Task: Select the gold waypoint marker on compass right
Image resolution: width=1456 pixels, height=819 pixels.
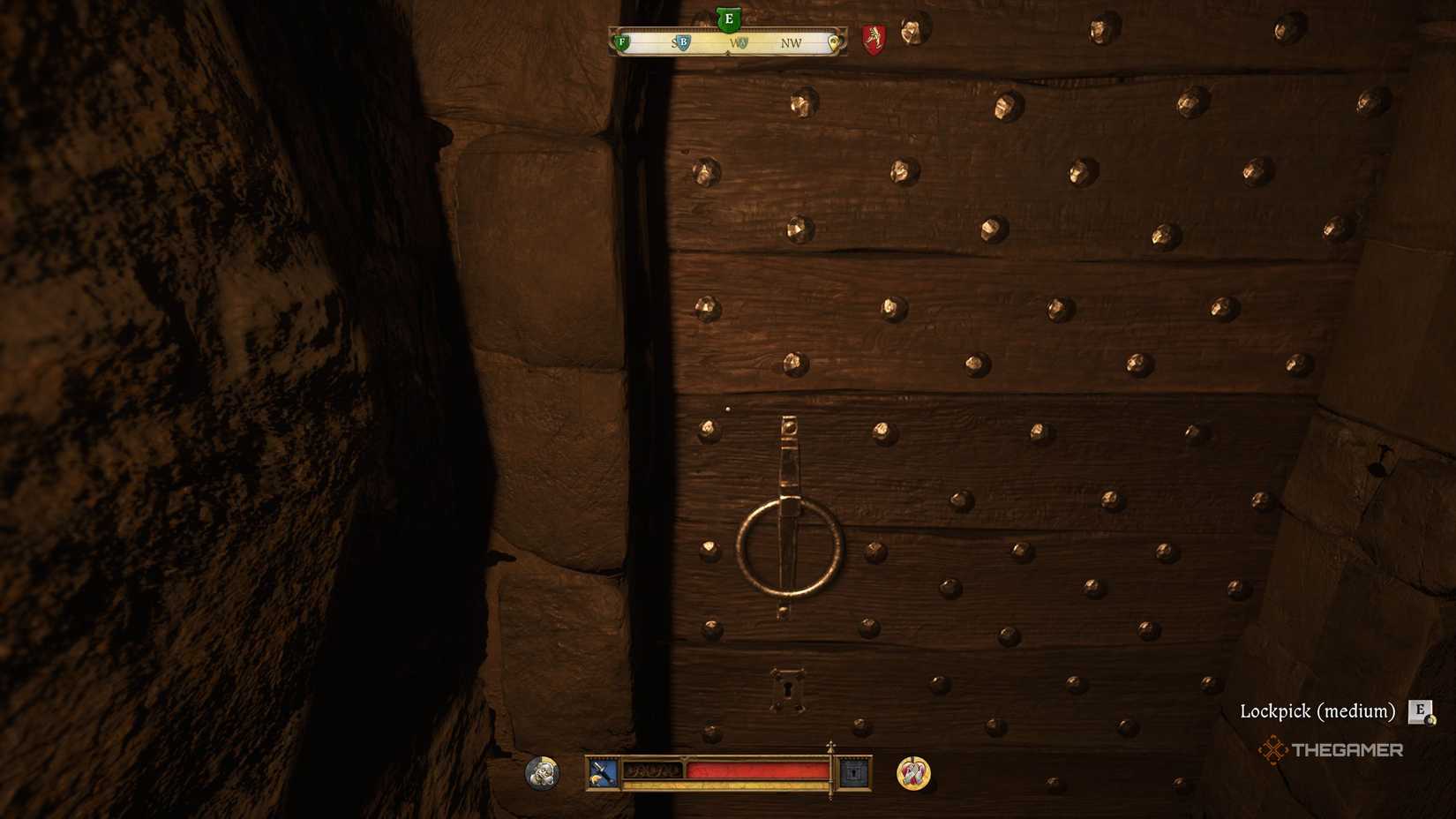Action: pos(835,41)
